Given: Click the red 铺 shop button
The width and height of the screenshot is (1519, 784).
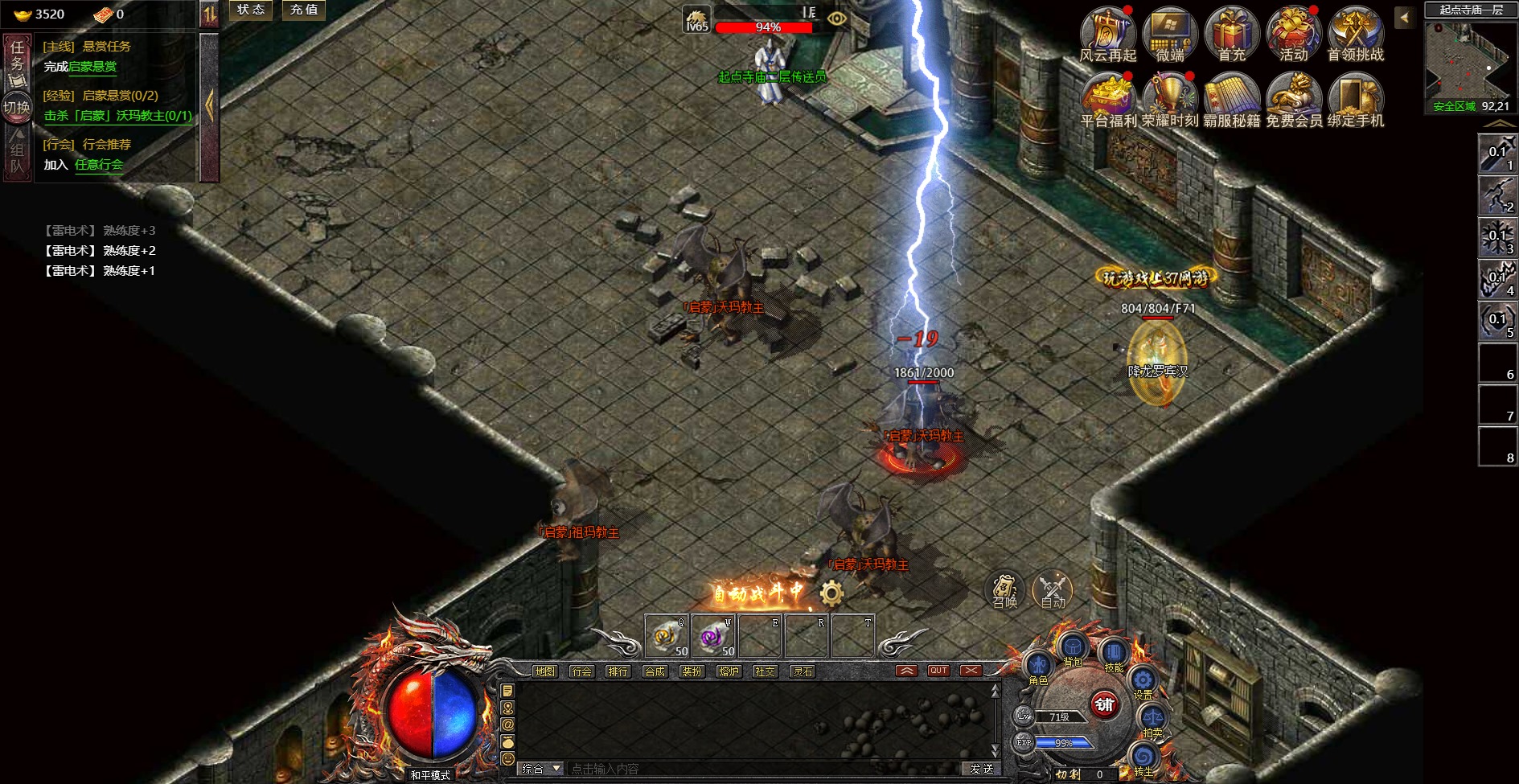Looking at the screenshot, I should coord(1105,705).
